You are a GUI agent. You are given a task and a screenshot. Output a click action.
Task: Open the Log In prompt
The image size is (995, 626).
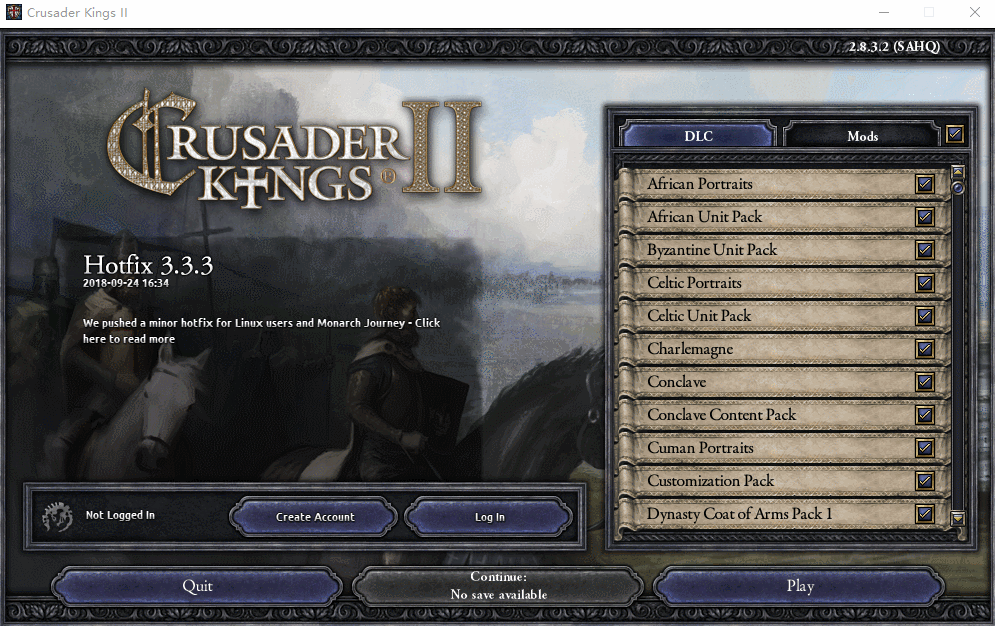489,517
